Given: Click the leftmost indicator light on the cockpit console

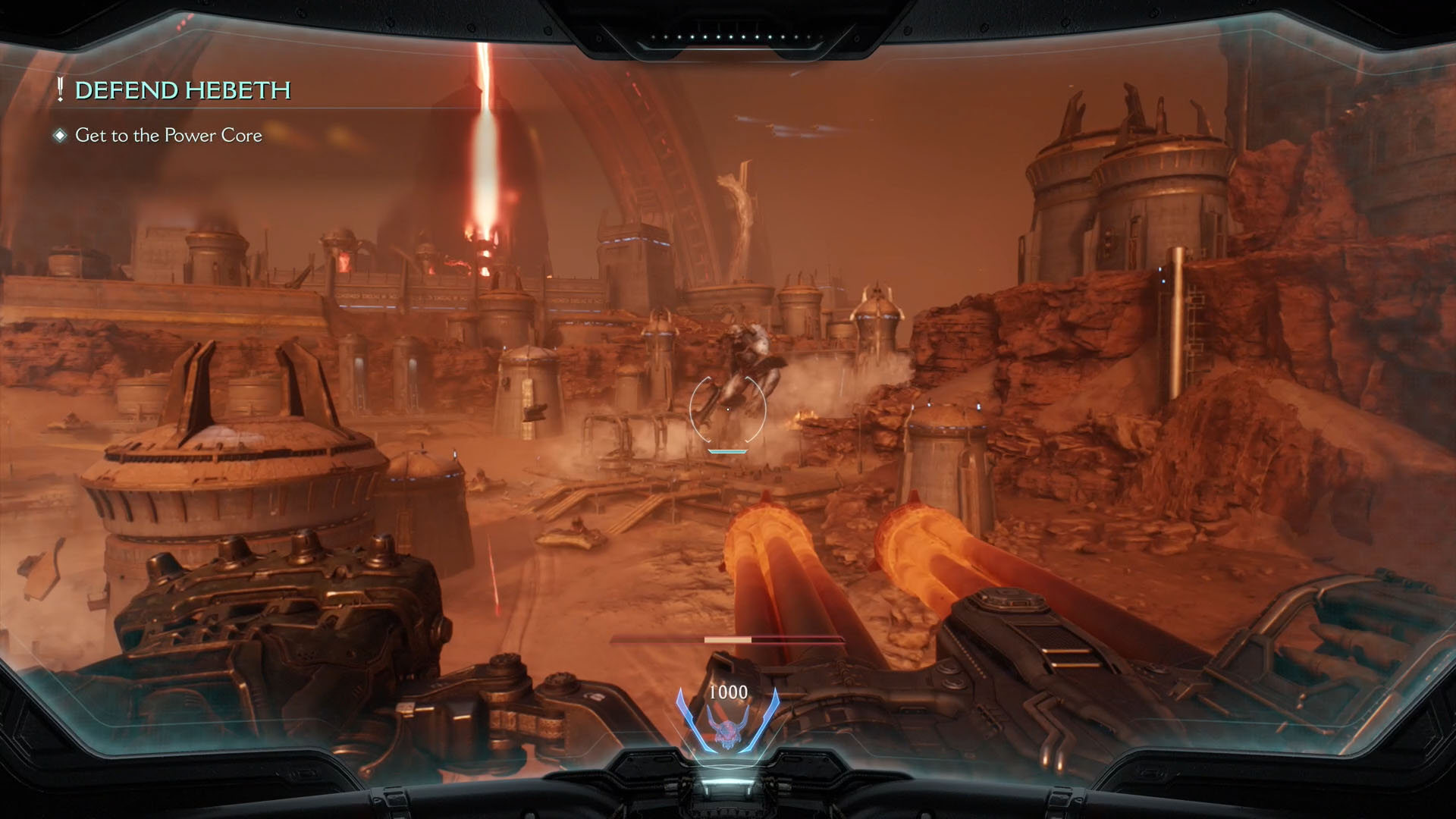Looking at the screenshot, I should pyautogui.click(x=654, y=36).
